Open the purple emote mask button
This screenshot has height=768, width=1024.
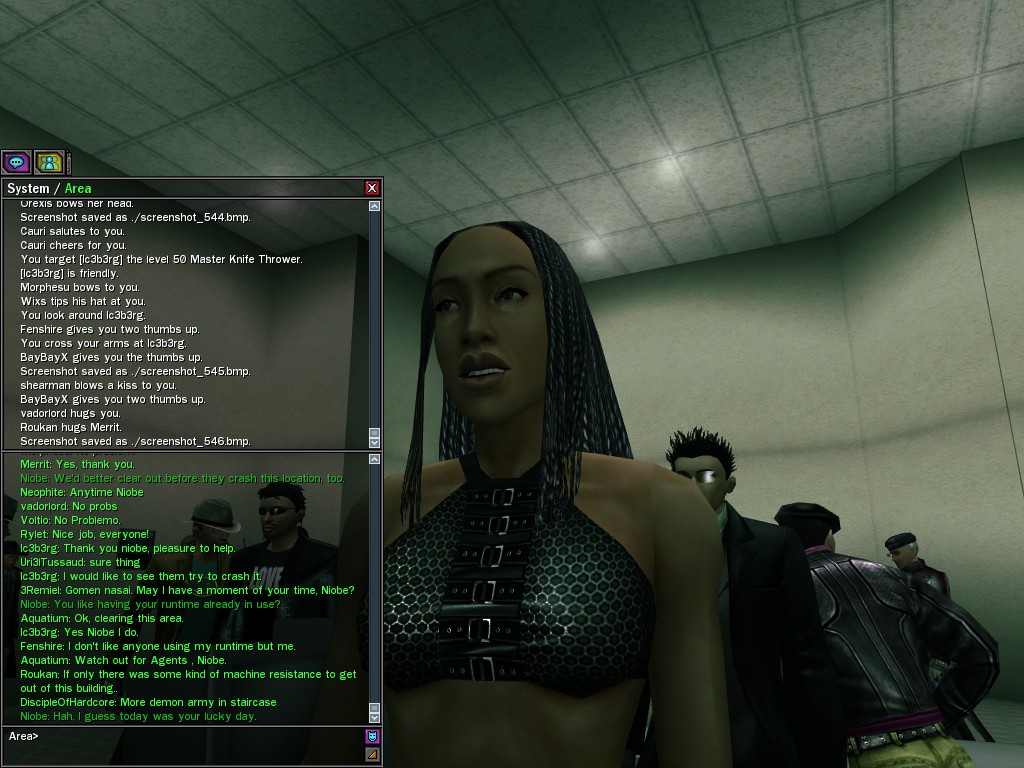click(x=373, y=737)
